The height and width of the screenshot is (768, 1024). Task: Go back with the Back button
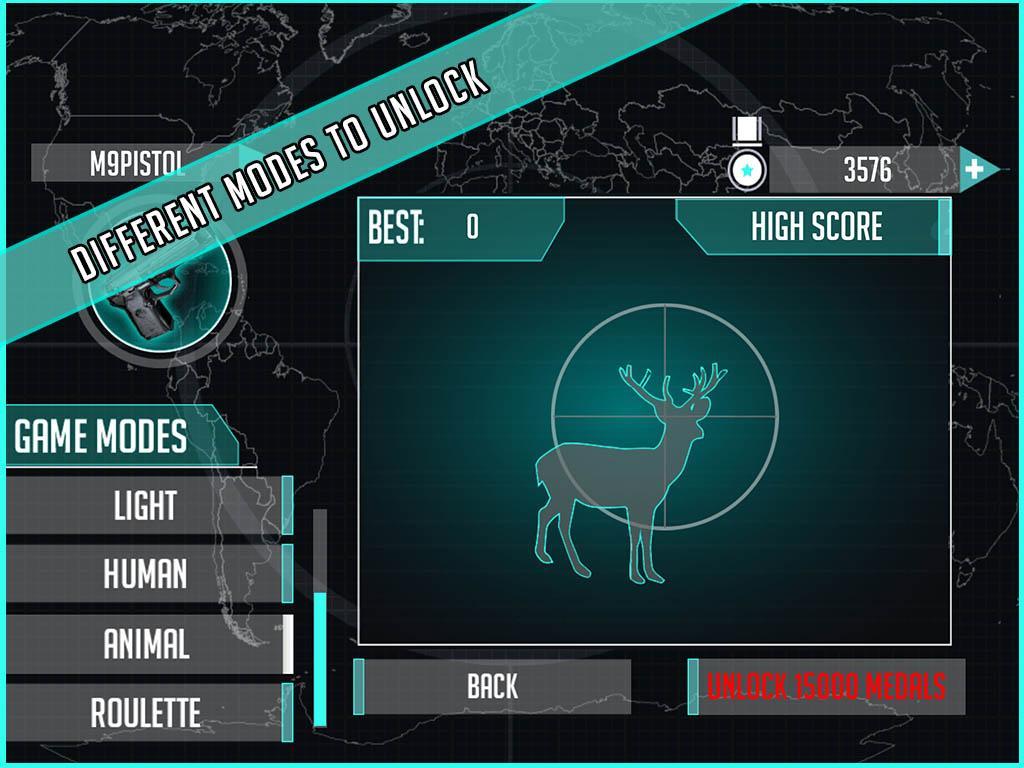(493, 686)
